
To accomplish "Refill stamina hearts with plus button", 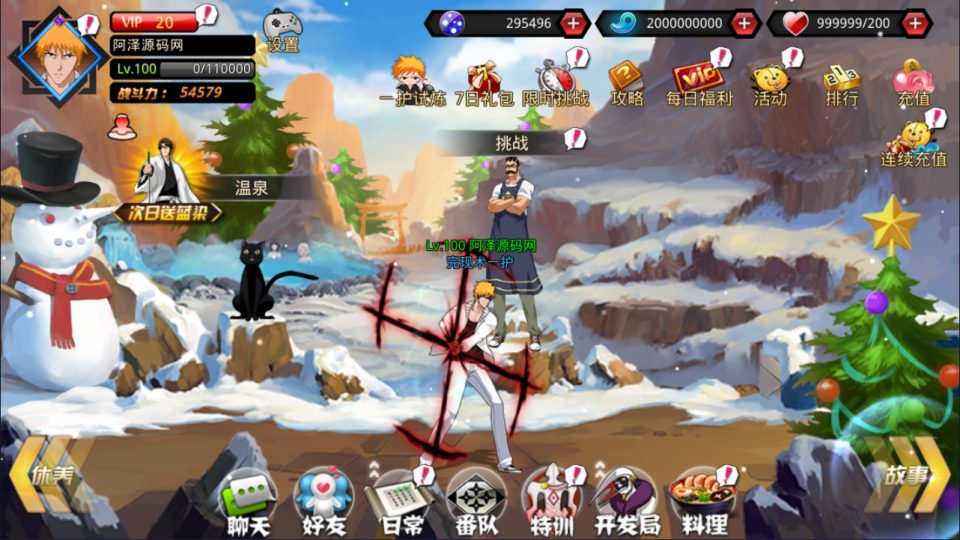I will point(915,23).
